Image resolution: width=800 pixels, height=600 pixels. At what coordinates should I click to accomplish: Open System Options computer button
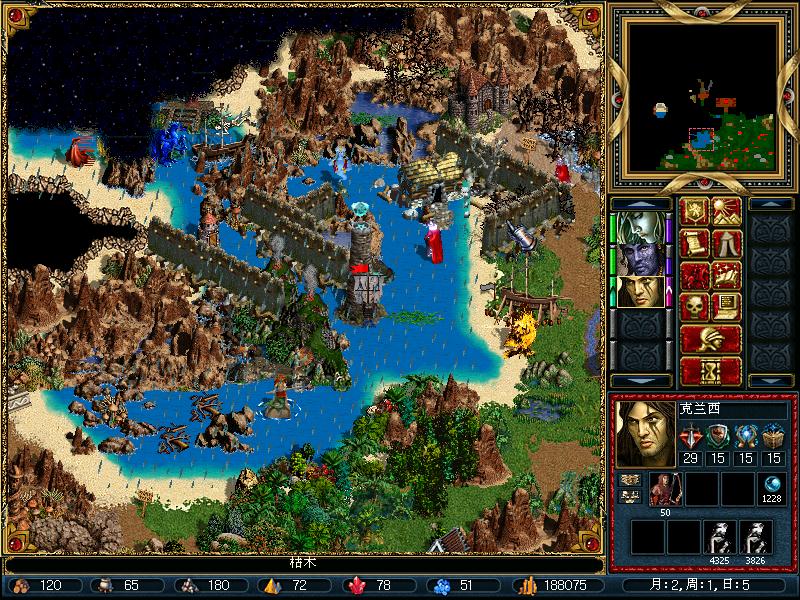[x=726, y=306]
